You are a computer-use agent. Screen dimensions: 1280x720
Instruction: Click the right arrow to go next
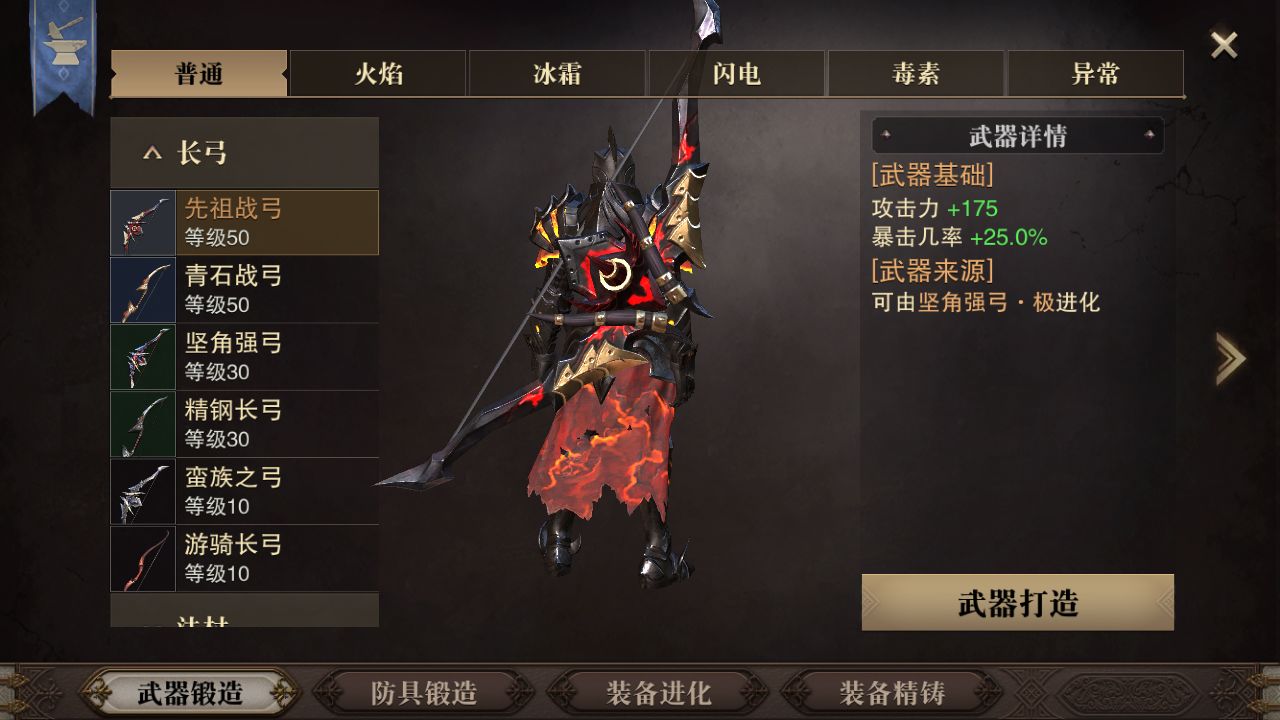point(1230,358)
